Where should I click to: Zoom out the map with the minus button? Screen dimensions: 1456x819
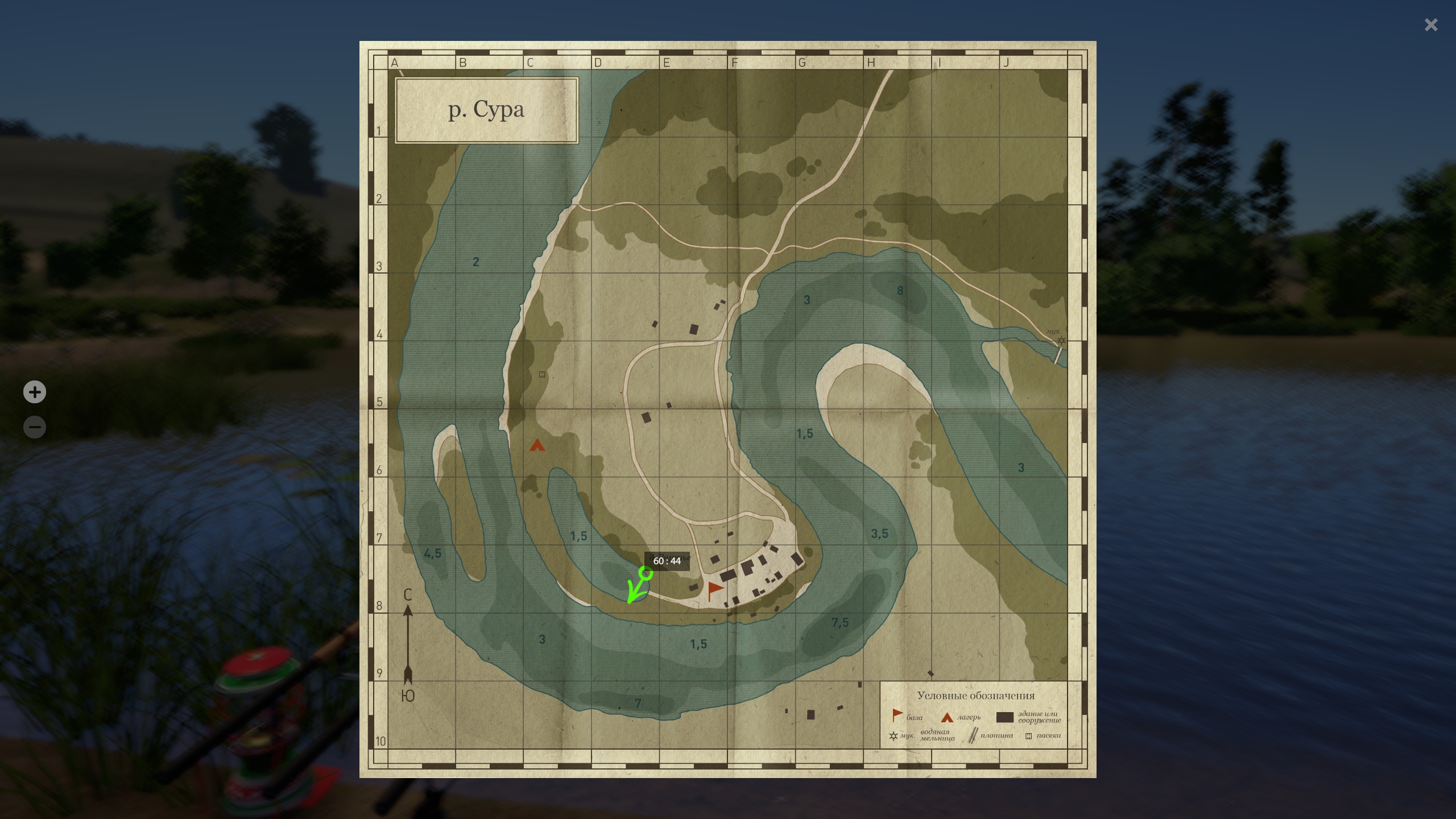(x=35, y=427)
